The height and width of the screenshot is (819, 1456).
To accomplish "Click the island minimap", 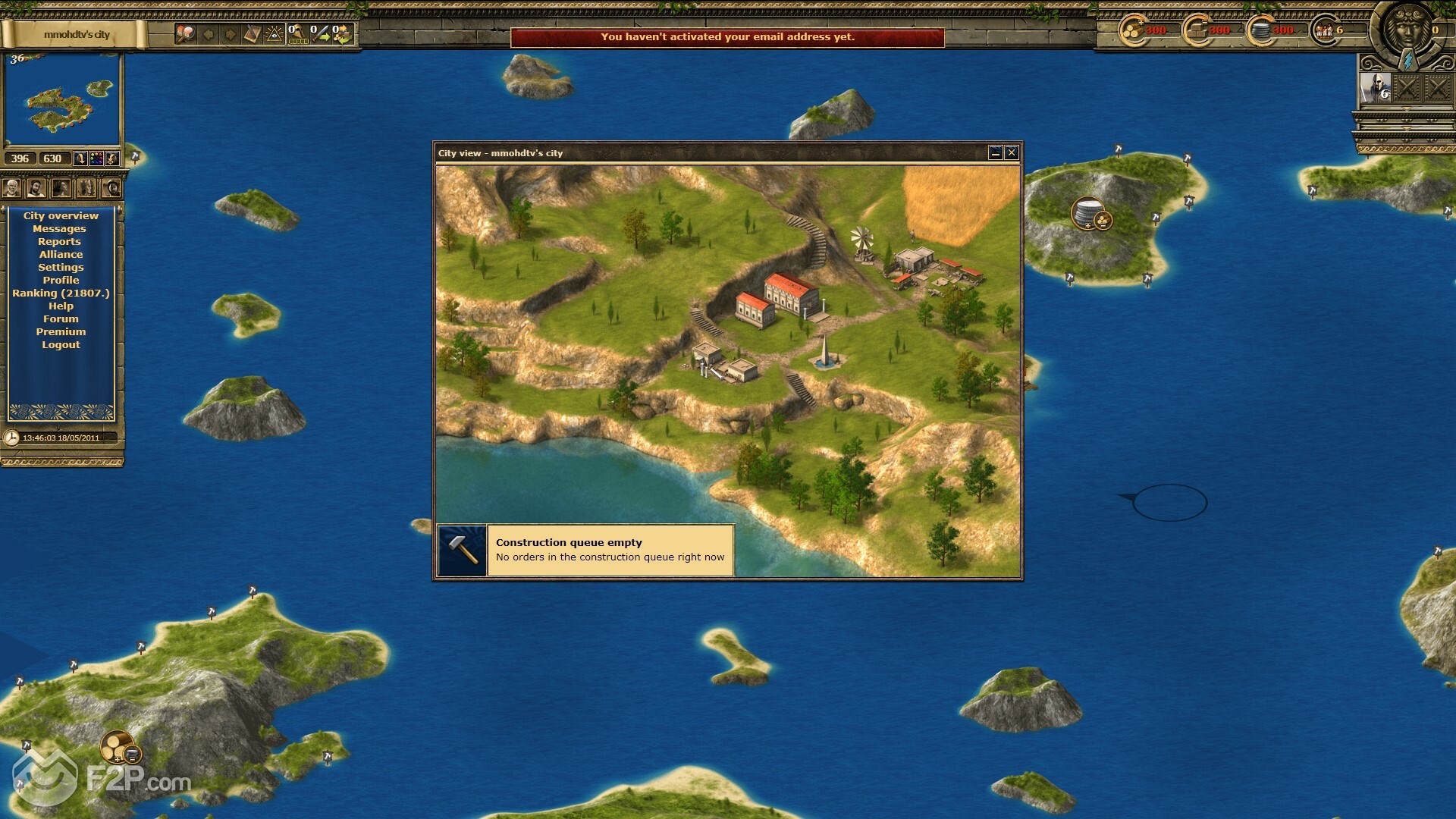I will click(62, 100).
